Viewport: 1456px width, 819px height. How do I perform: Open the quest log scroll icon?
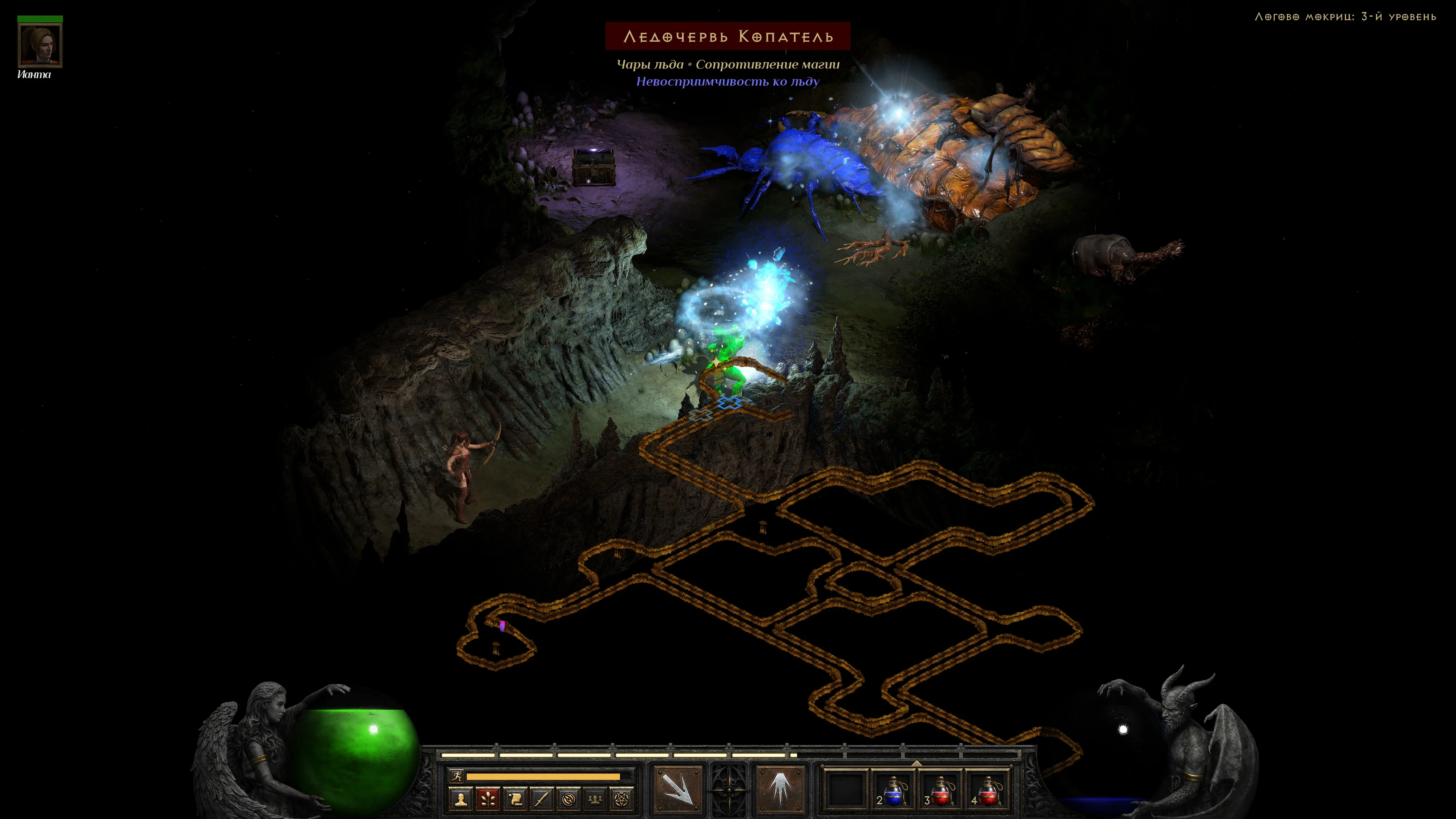pyautogui.click(x=515, y=799)
